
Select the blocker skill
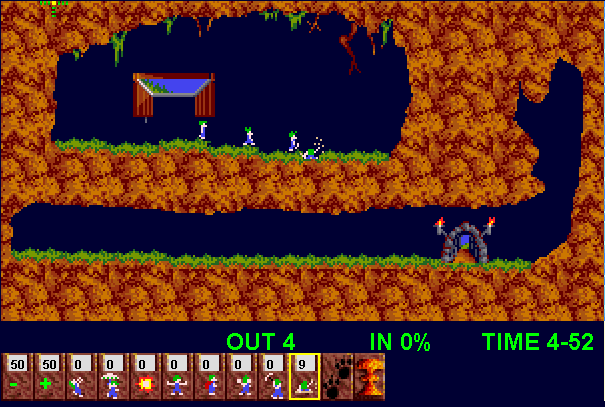(177, 377)
